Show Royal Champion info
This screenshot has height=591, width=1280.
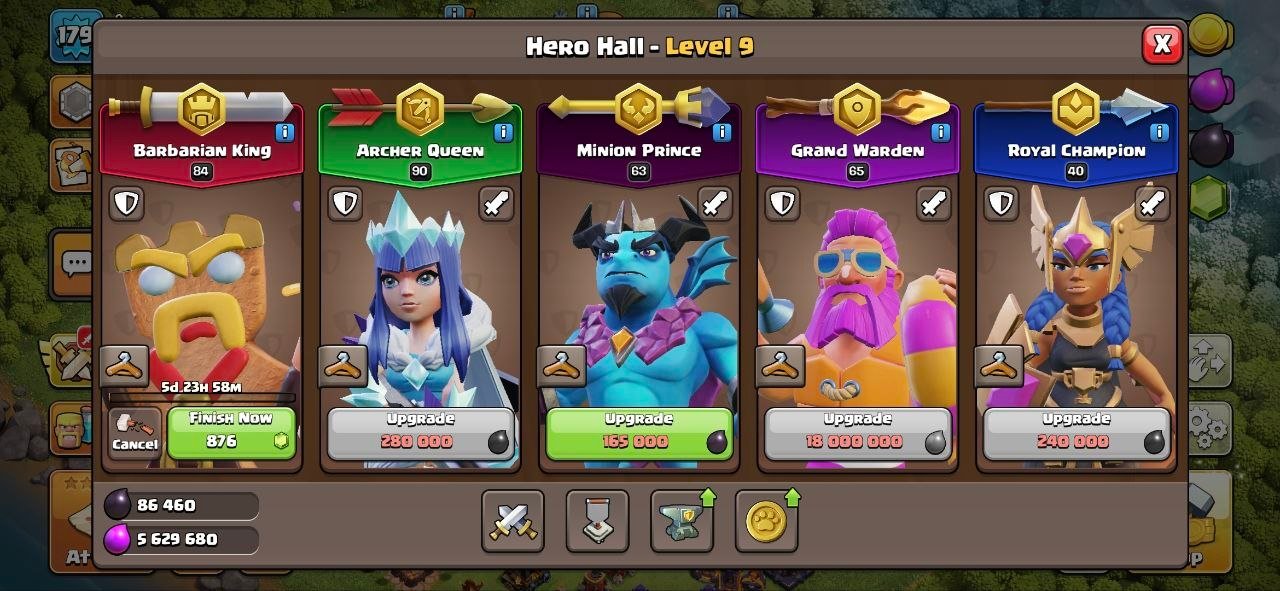pos(1159,132)
